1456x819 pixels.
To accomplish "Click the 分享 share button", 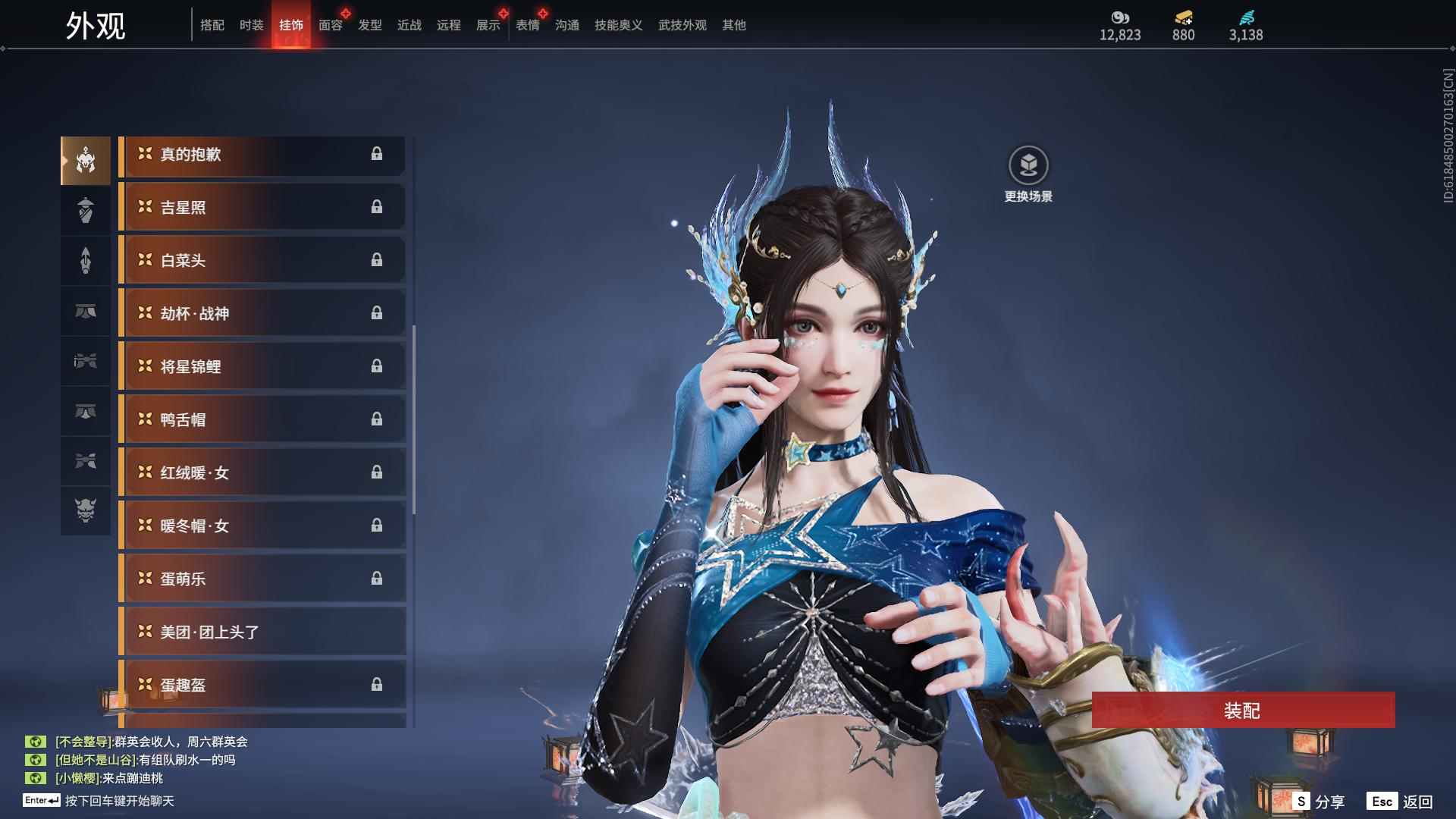I will click(x=1319, y=802).
